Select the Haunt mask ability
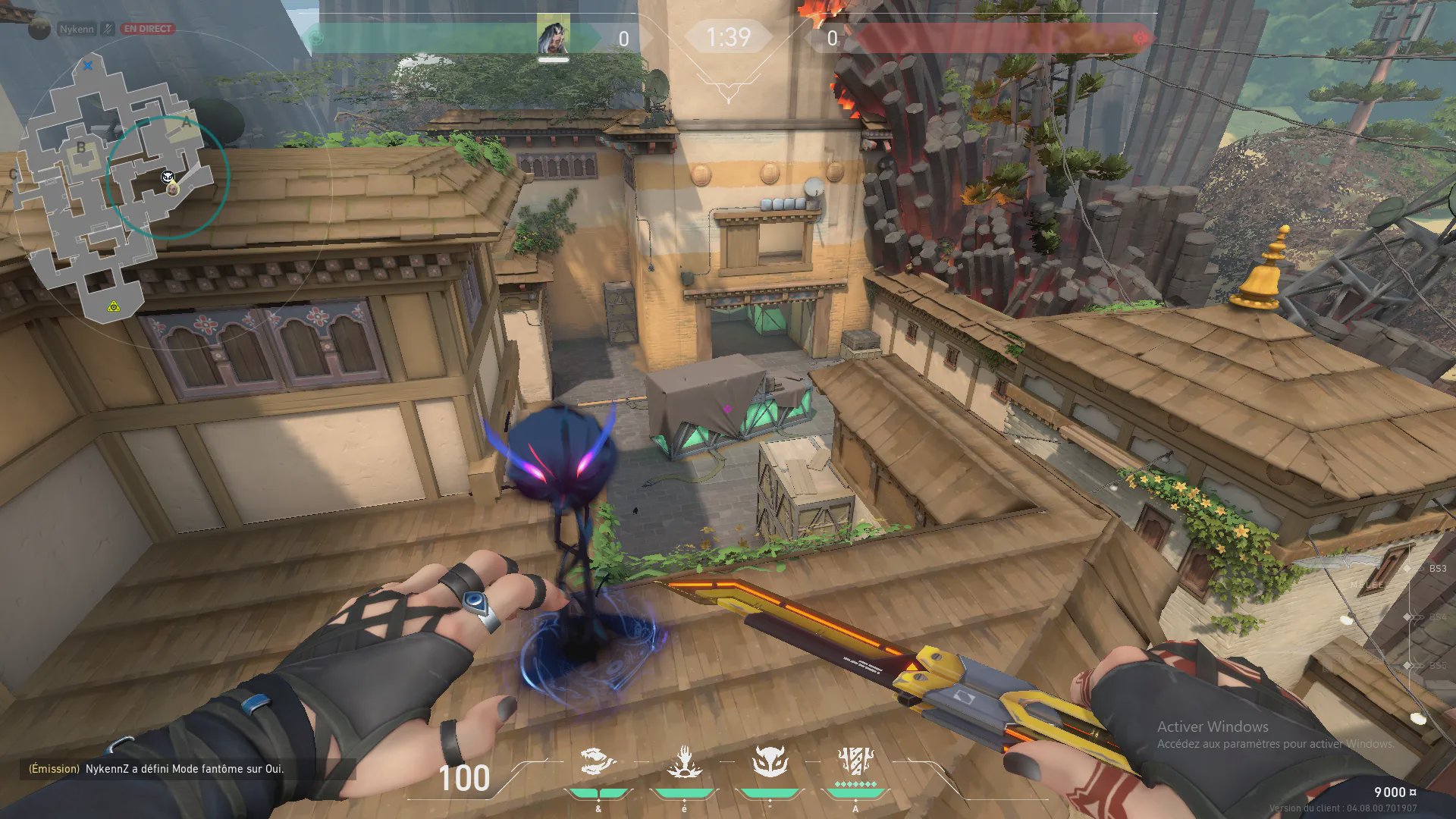Image resolution: width=1456 pixels, height=819 pixels. (x=770, y=761)
